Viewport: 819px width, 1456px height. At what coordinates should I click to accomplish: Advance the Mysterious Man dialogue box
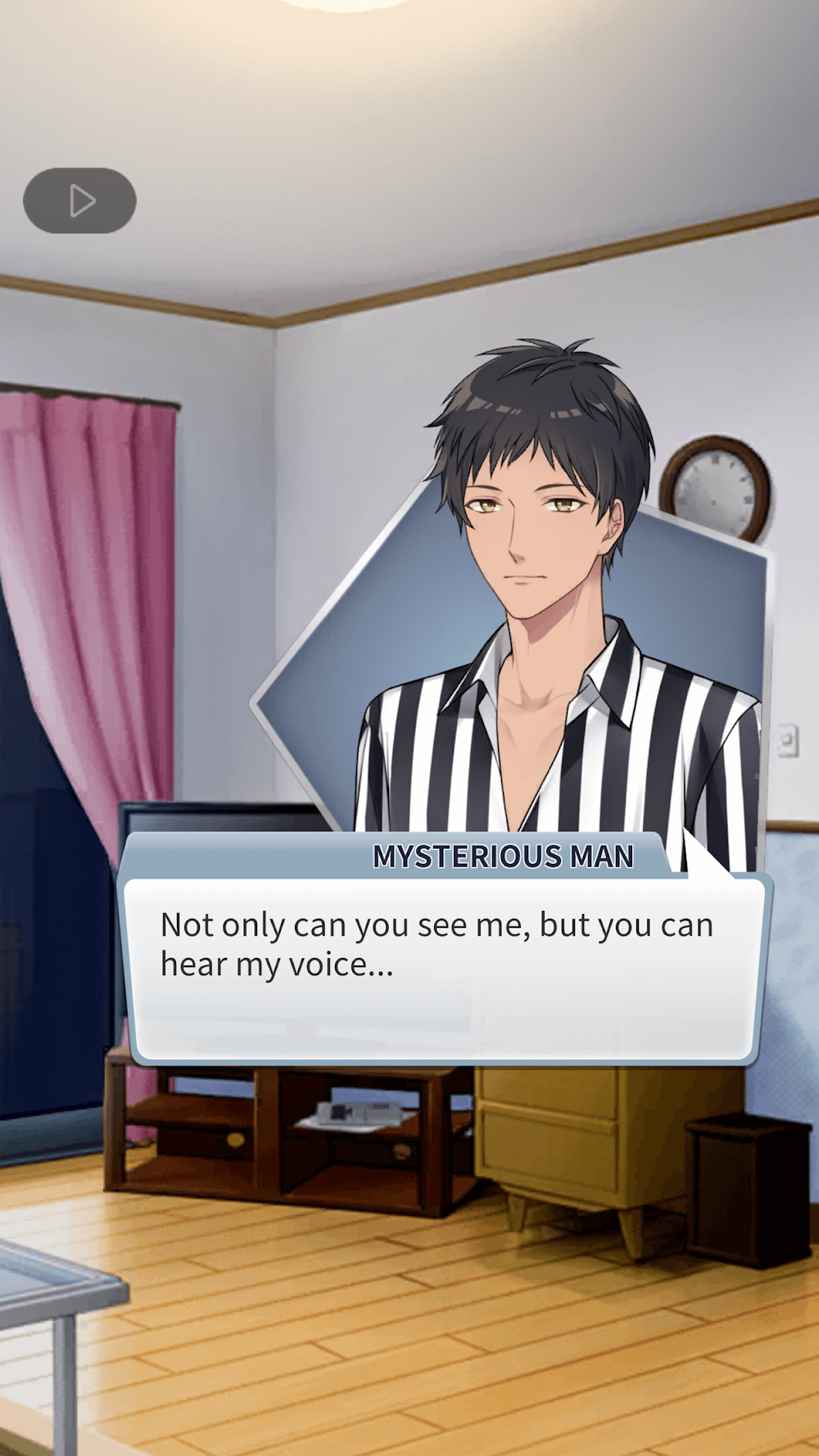[x=442, y=969]
